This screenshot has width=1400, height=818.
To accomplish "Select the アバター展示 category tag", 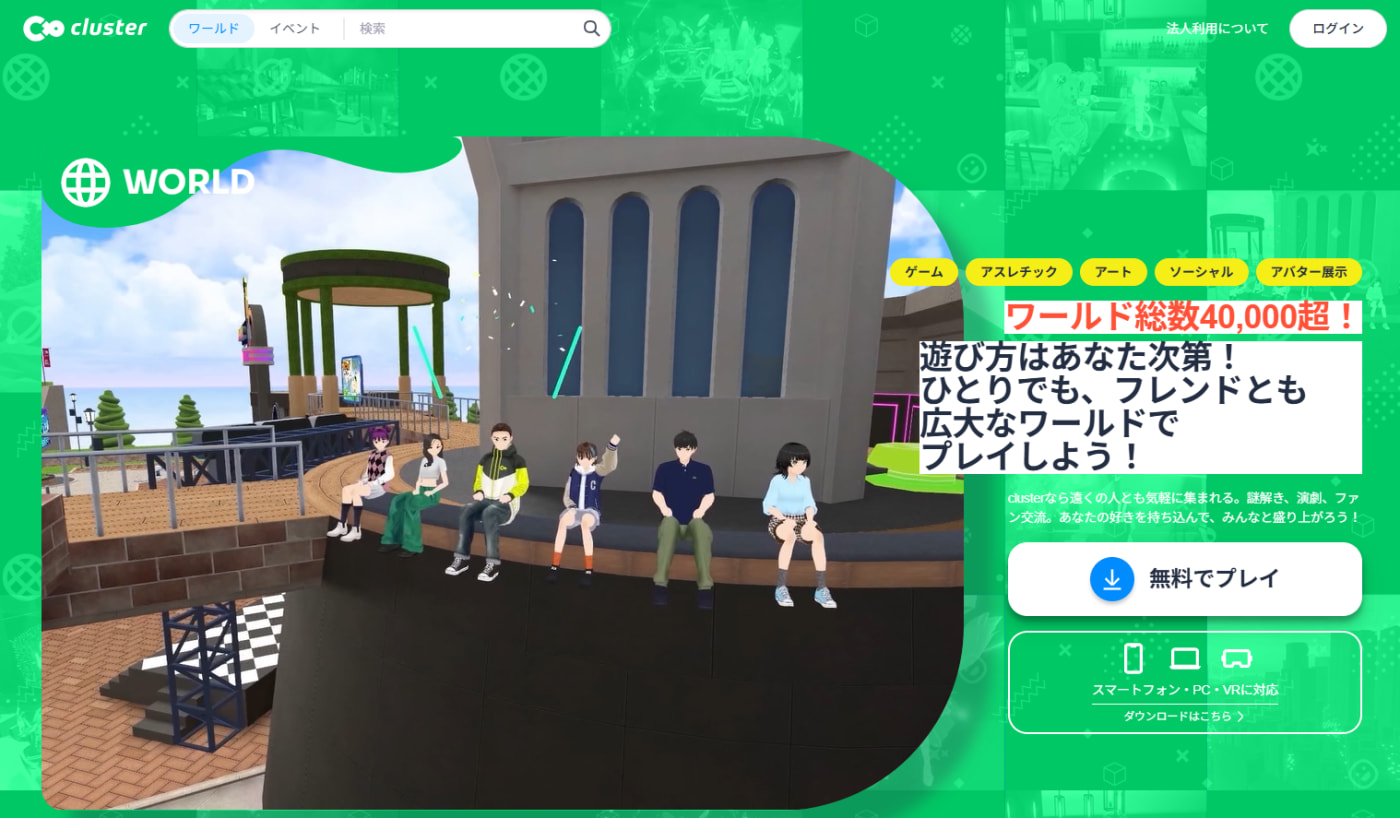I will coord(1310,271).
